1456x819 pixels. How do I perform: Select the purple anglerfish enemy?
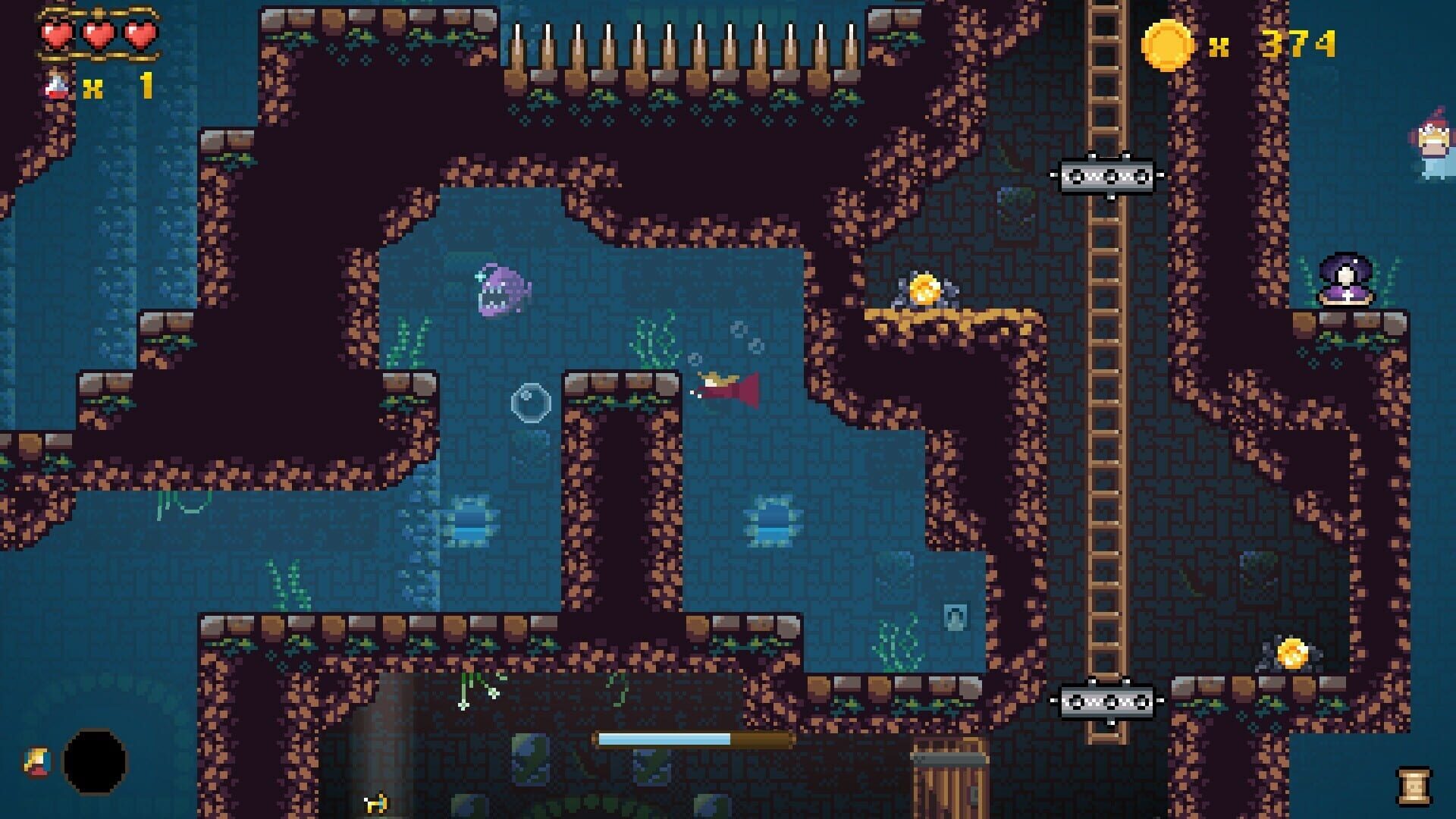pos(501,292)
